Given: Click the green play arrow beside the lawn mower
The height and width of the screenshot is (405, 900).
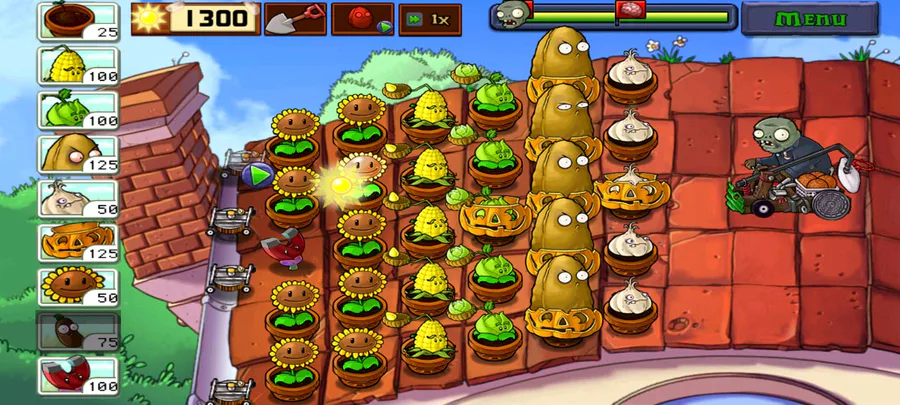Looking at the screenshot, I should (x=258, y=176).
